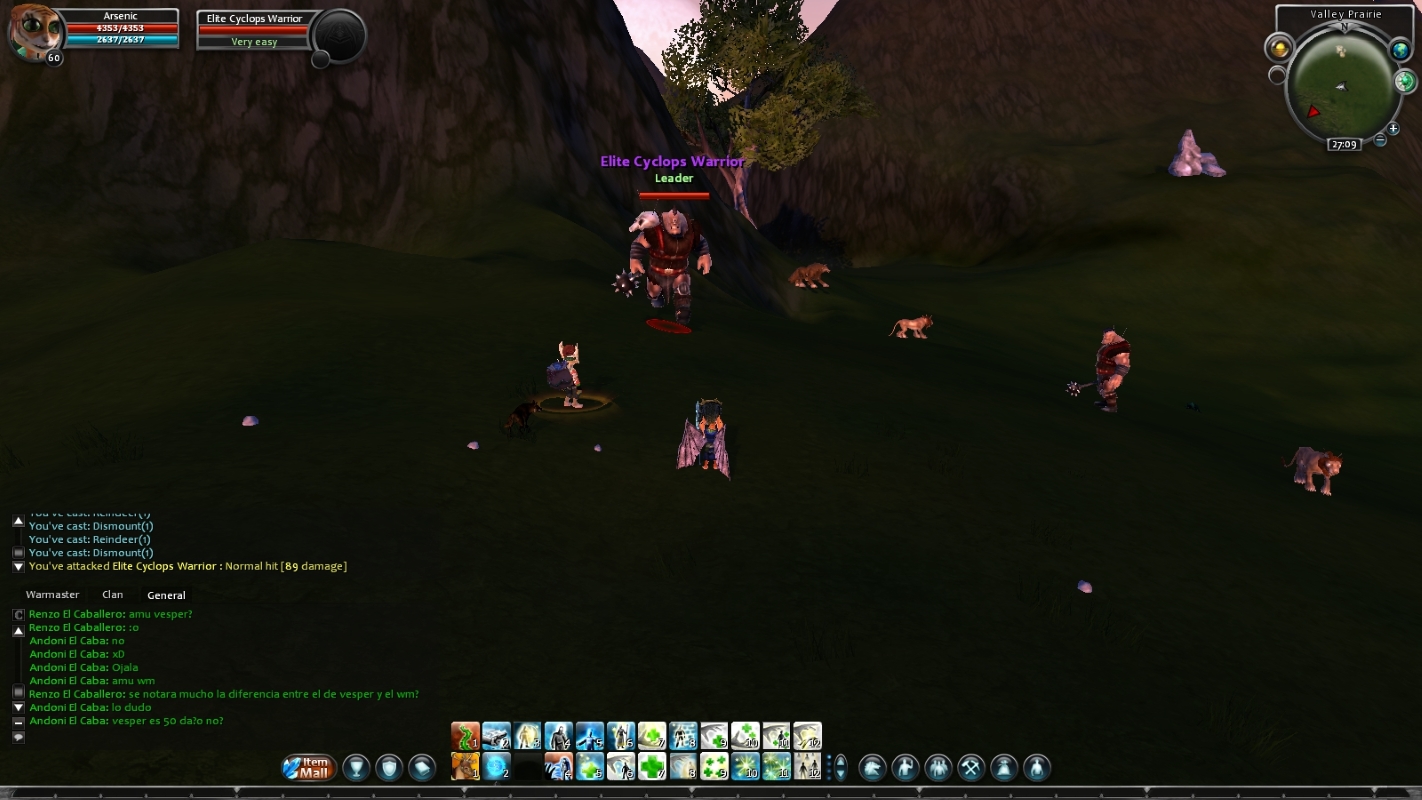Click the golden orb button beside minimap

tap(1279, 48)
